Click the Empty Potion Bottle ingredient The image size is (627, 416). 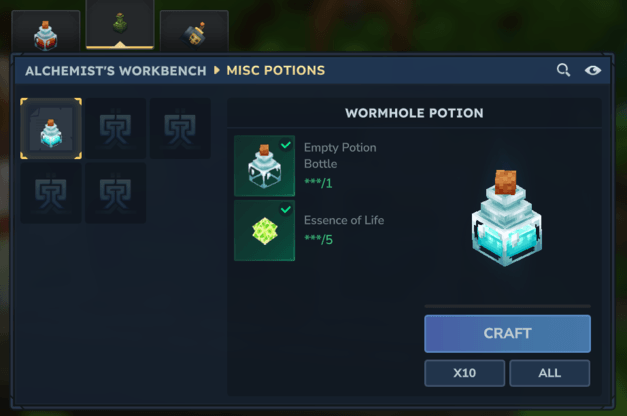click(265, 166)
